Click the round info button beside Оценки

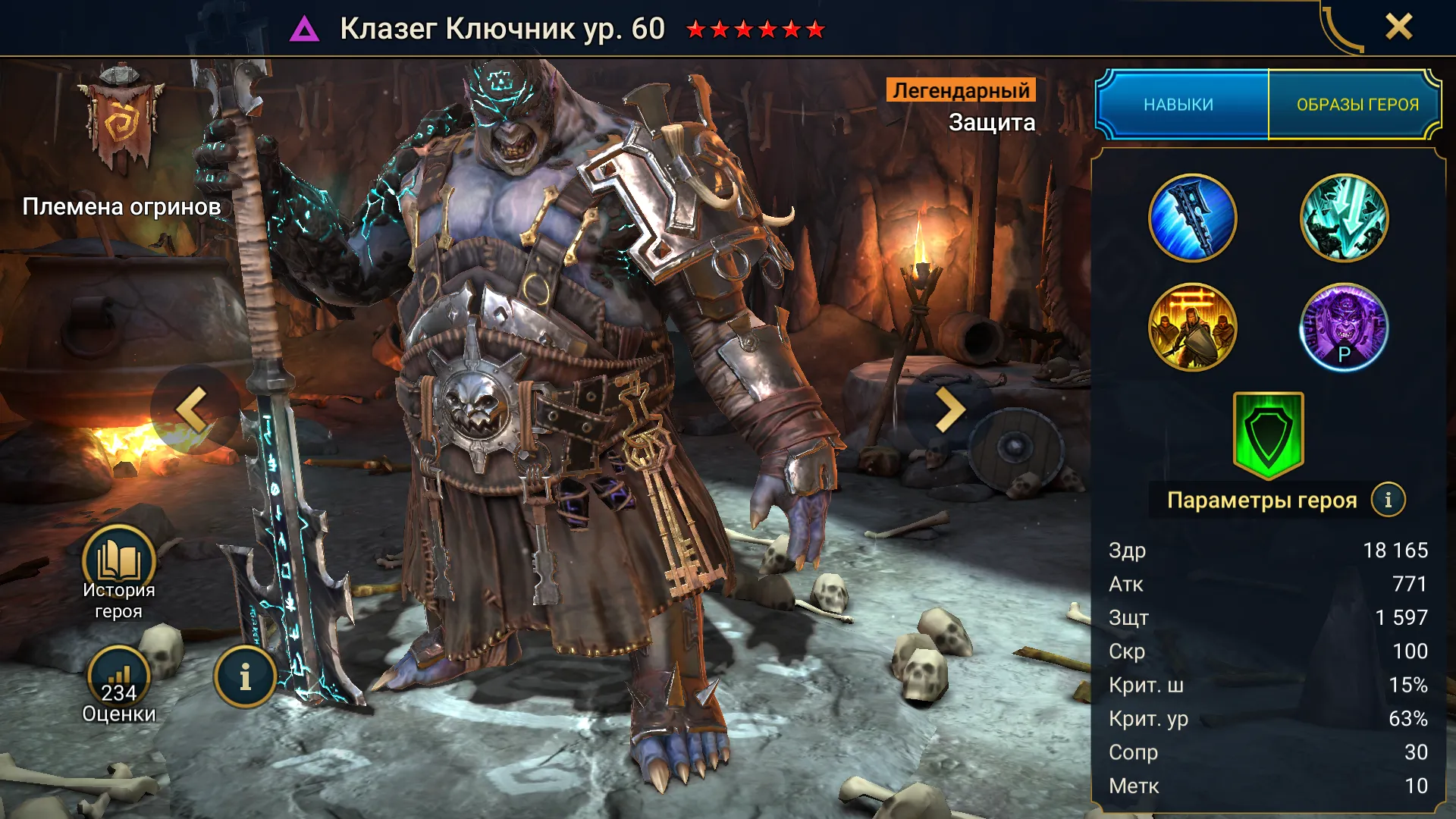point(245,677)
